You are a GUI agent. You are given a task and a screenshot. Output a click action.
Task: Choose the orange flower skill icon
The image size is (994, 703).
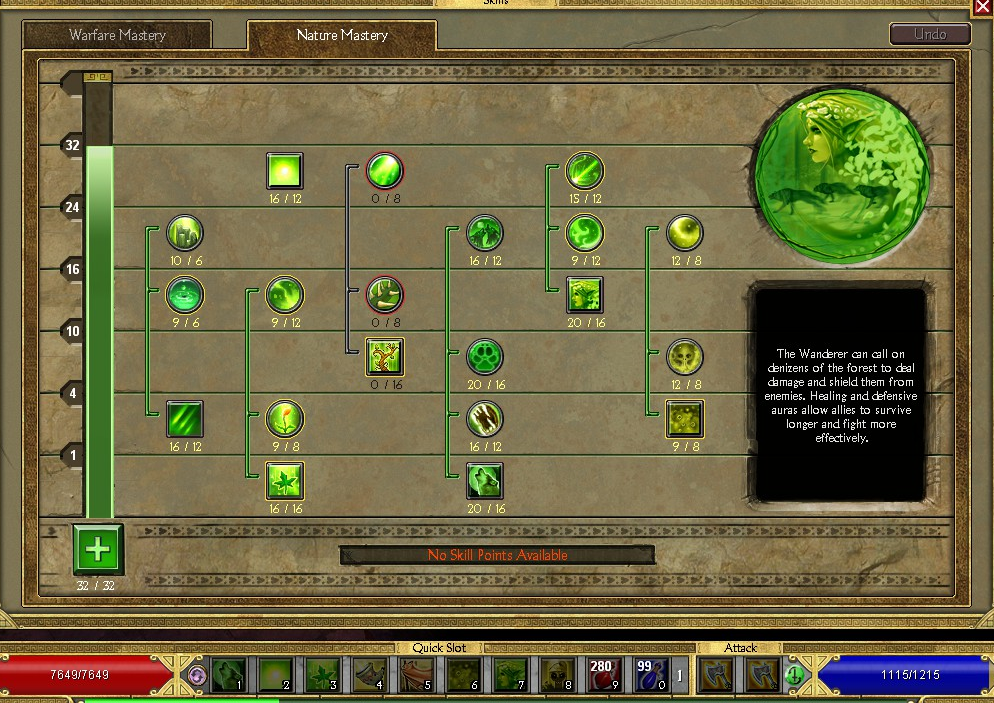[x=285, y=419]
